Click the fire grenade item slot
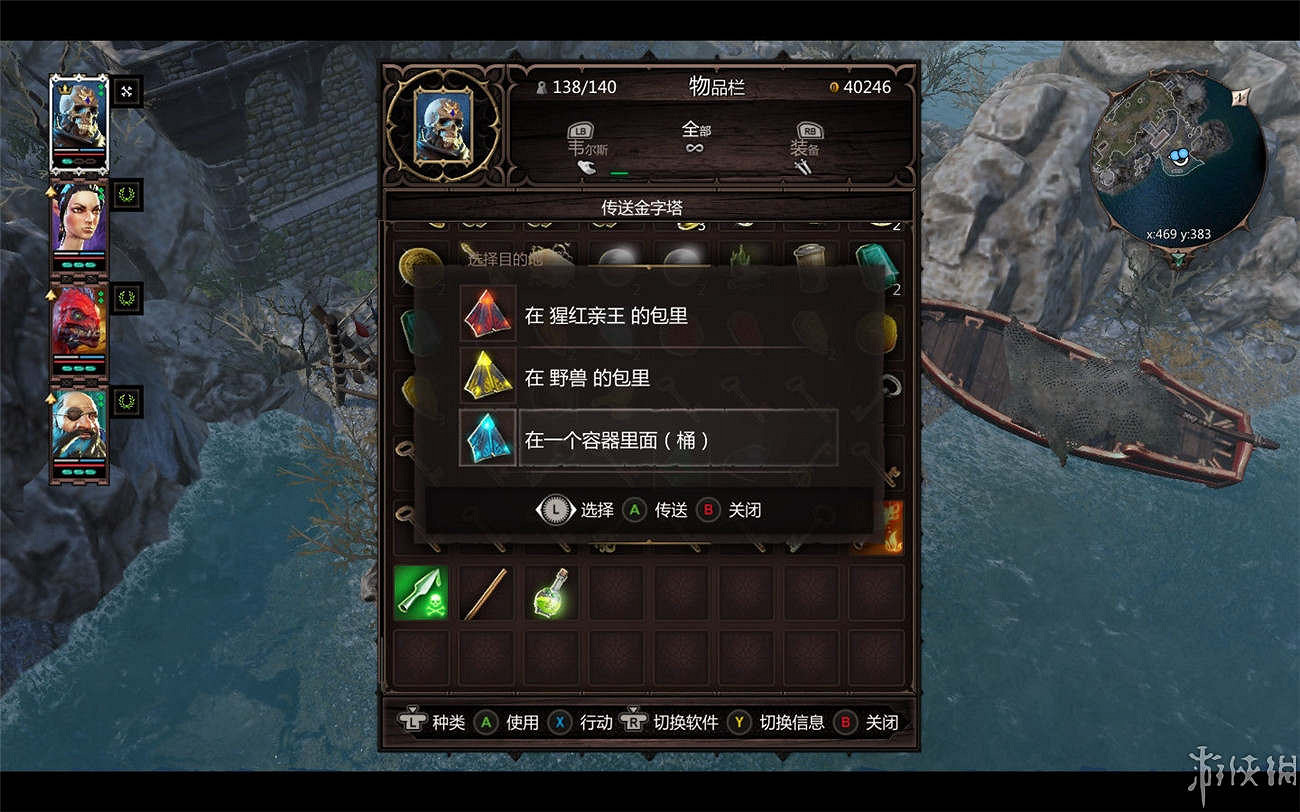Image resolution: width=1300 pixels, height=812 pixels. (880, 525)
